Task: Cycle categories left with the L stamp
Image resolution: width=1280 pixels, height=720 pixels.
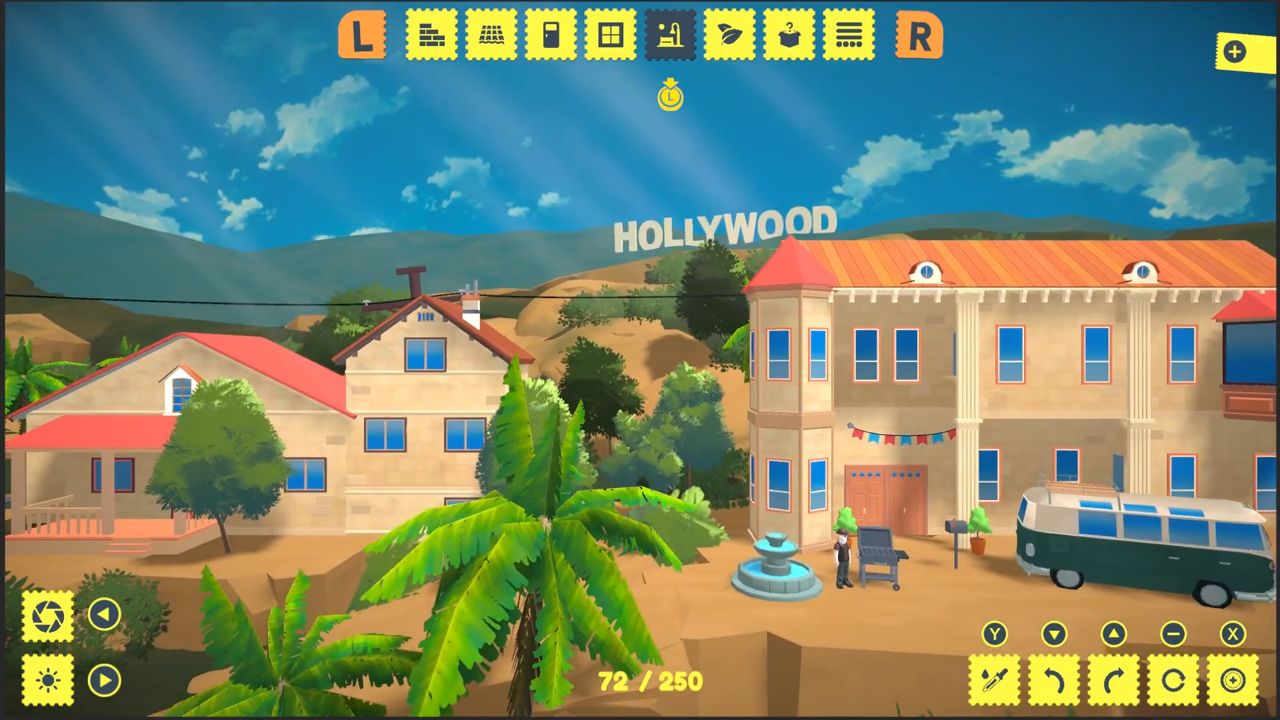Action: (x=361, y=35)
